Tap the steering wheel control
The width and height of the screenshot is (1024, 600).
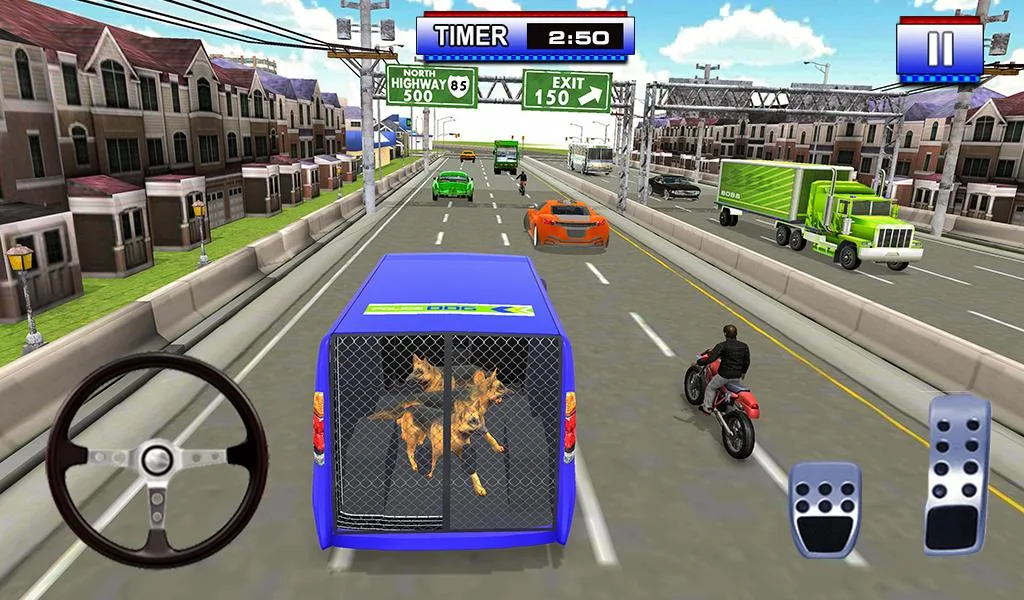[157, 460]
